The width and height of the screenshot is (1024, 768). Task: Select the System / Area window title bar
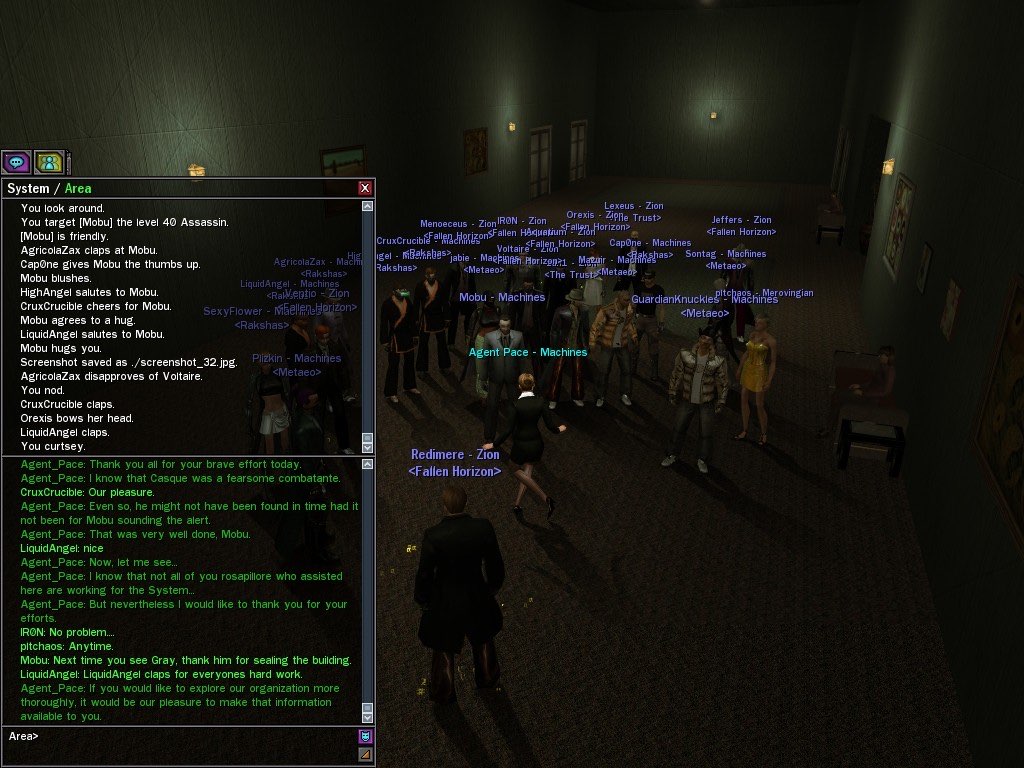(180, 188)
